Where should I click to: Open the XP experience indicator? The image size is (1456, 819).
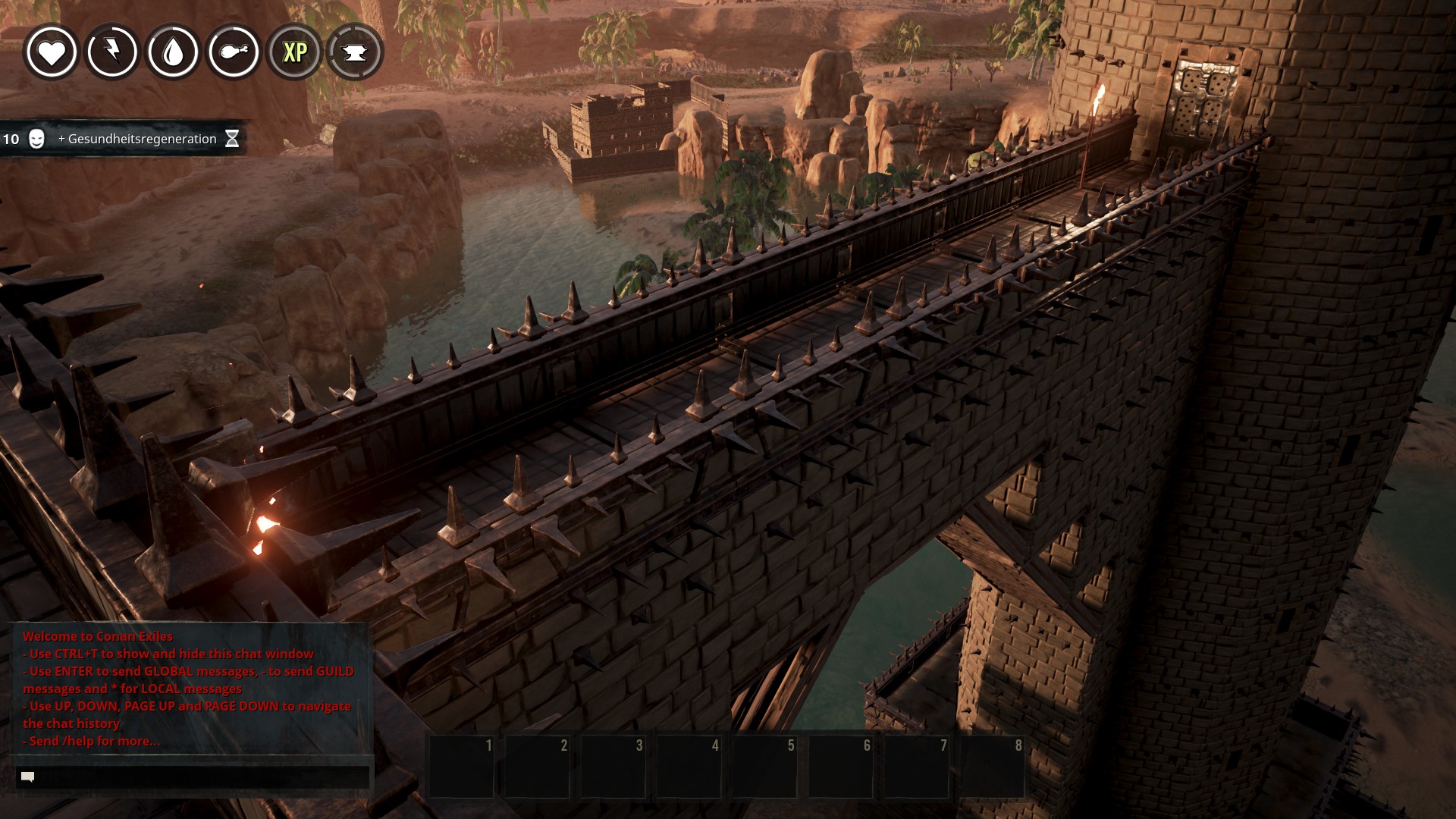[x=294, y=52]
